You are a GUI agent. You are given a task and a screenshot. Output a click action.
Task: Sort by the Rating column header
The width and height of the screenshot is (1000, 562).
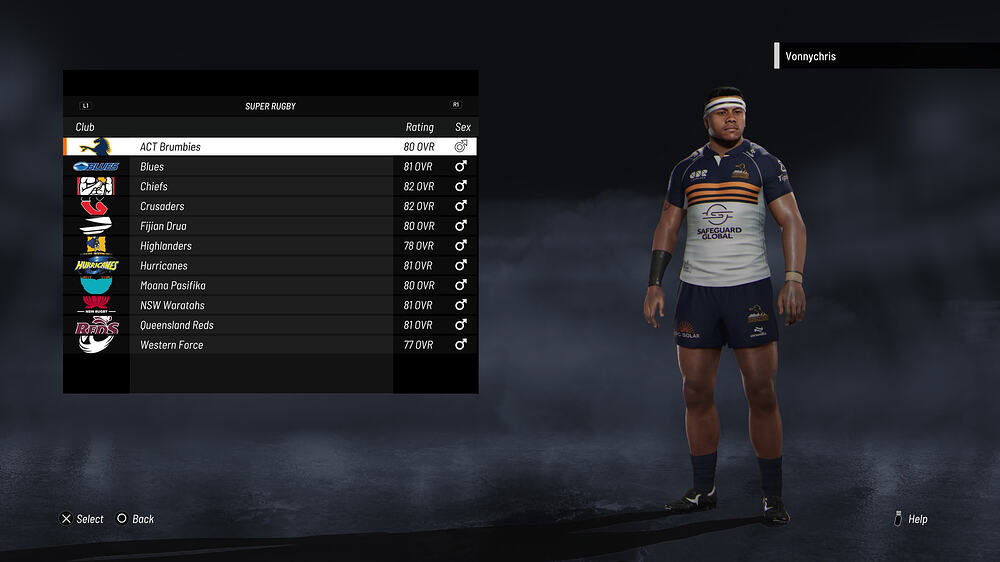click(x=419, y=128)
